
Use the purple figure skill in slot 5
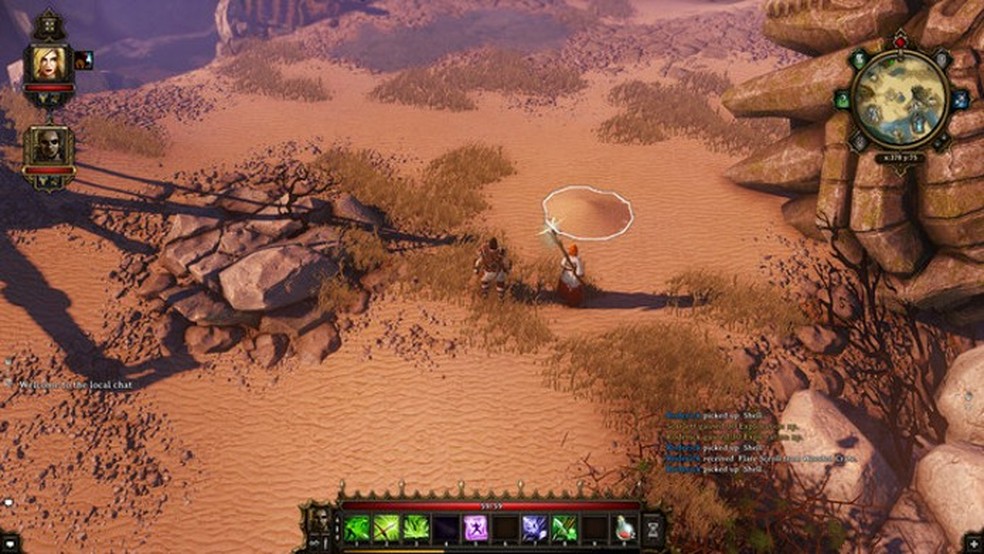coord(475,528)
